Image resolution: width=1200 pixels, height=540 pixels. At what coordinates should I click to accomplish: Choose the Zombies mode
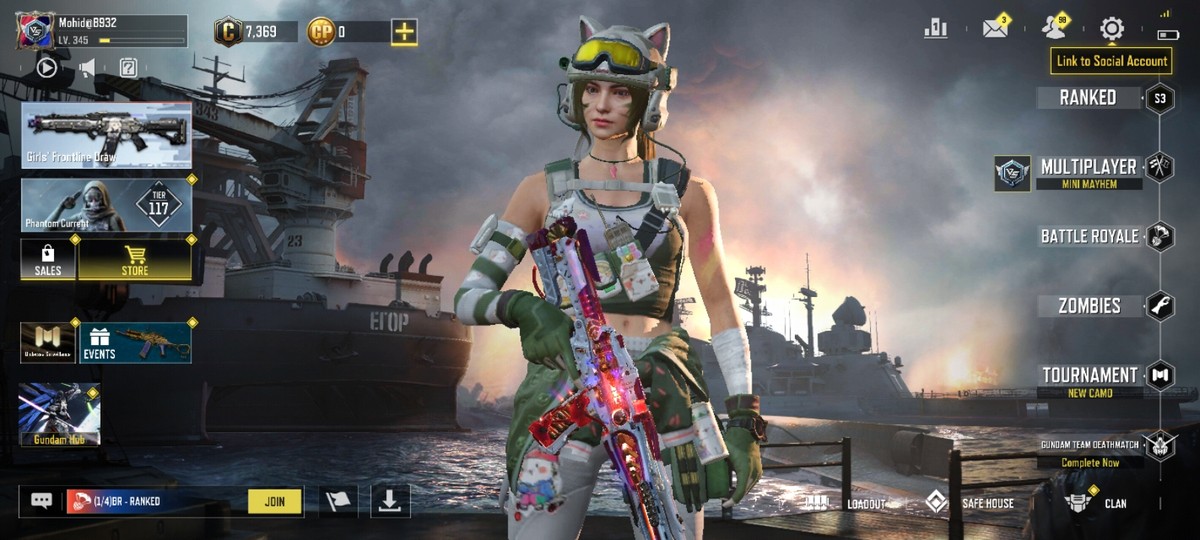tap(1090, 306)
